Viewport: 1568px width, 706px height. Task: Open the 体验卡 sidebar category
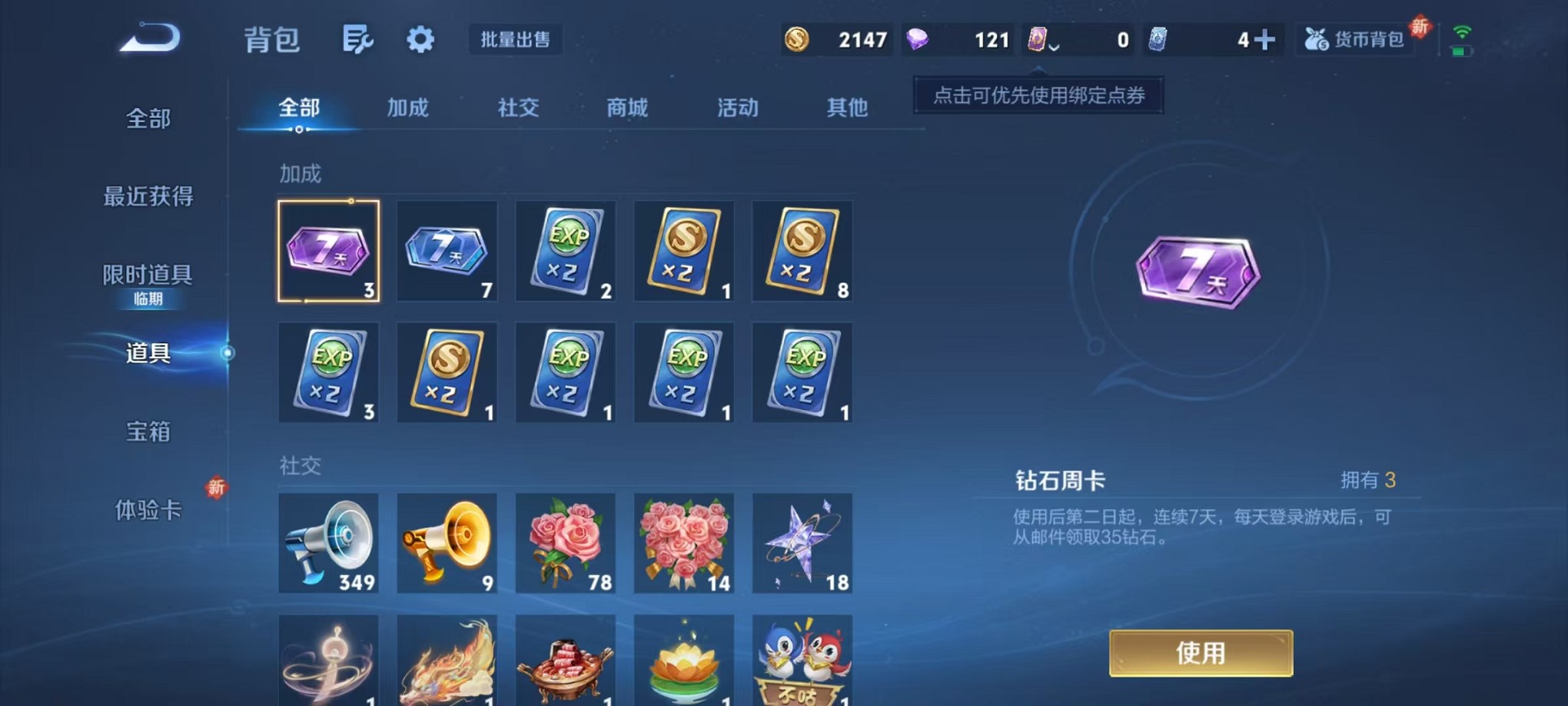(146, 510)
